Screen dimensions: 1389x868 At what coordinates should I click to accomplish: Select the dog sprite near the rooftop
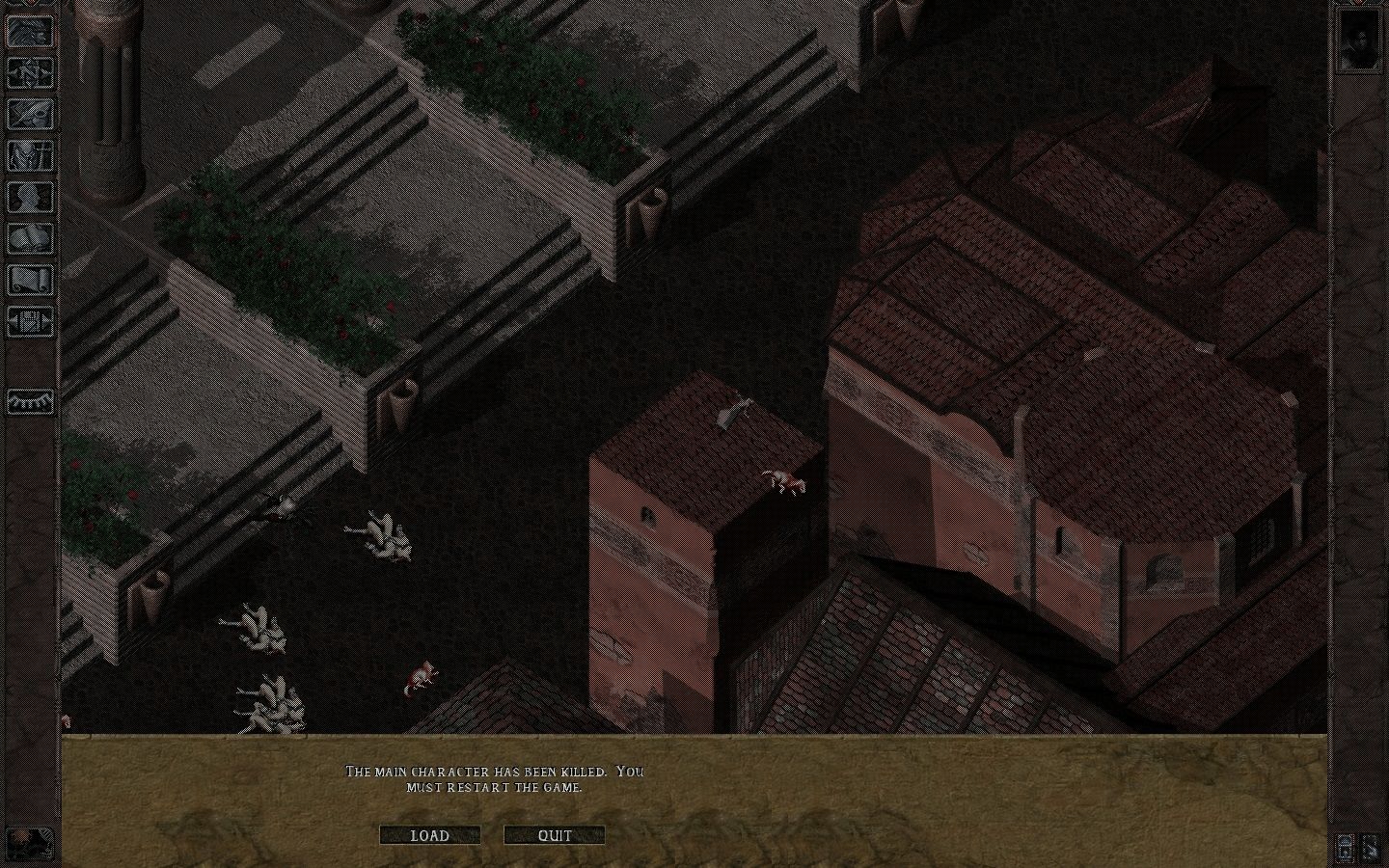tap(783, 480)
